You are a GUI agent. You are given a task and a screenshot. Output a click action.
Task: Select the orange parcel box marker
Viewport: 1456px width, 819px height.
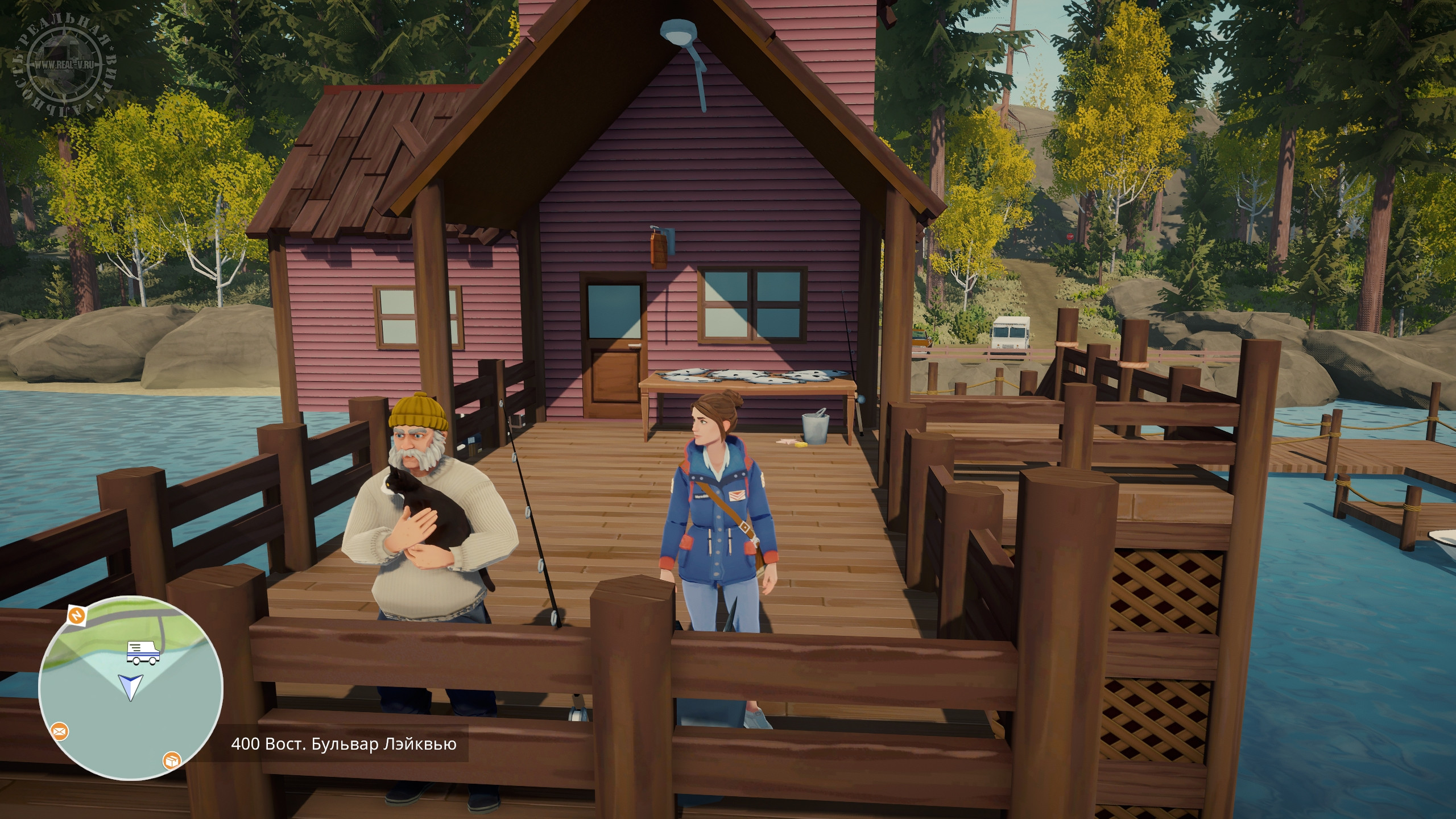coord(171,760)
